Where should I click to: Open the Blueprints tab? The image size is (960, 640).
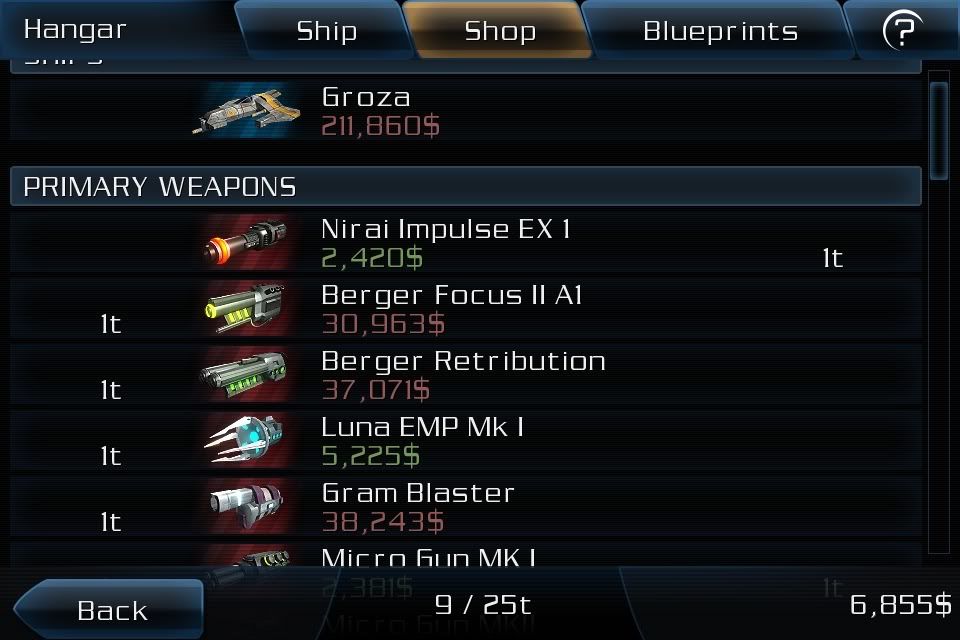(720, 30)
